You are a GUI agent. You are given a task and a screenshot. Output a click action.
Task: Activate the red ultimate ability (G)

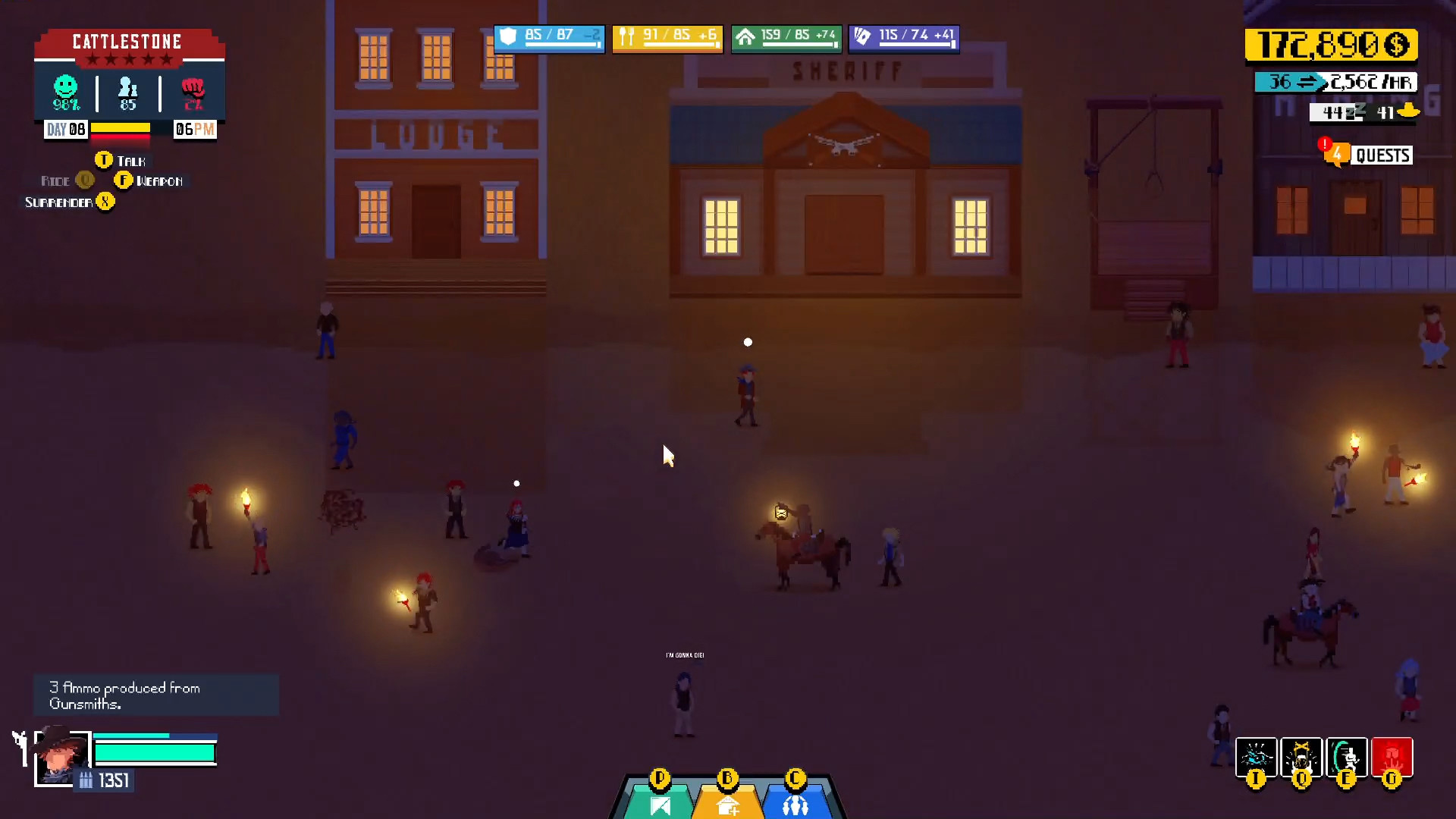[1391, 757]
